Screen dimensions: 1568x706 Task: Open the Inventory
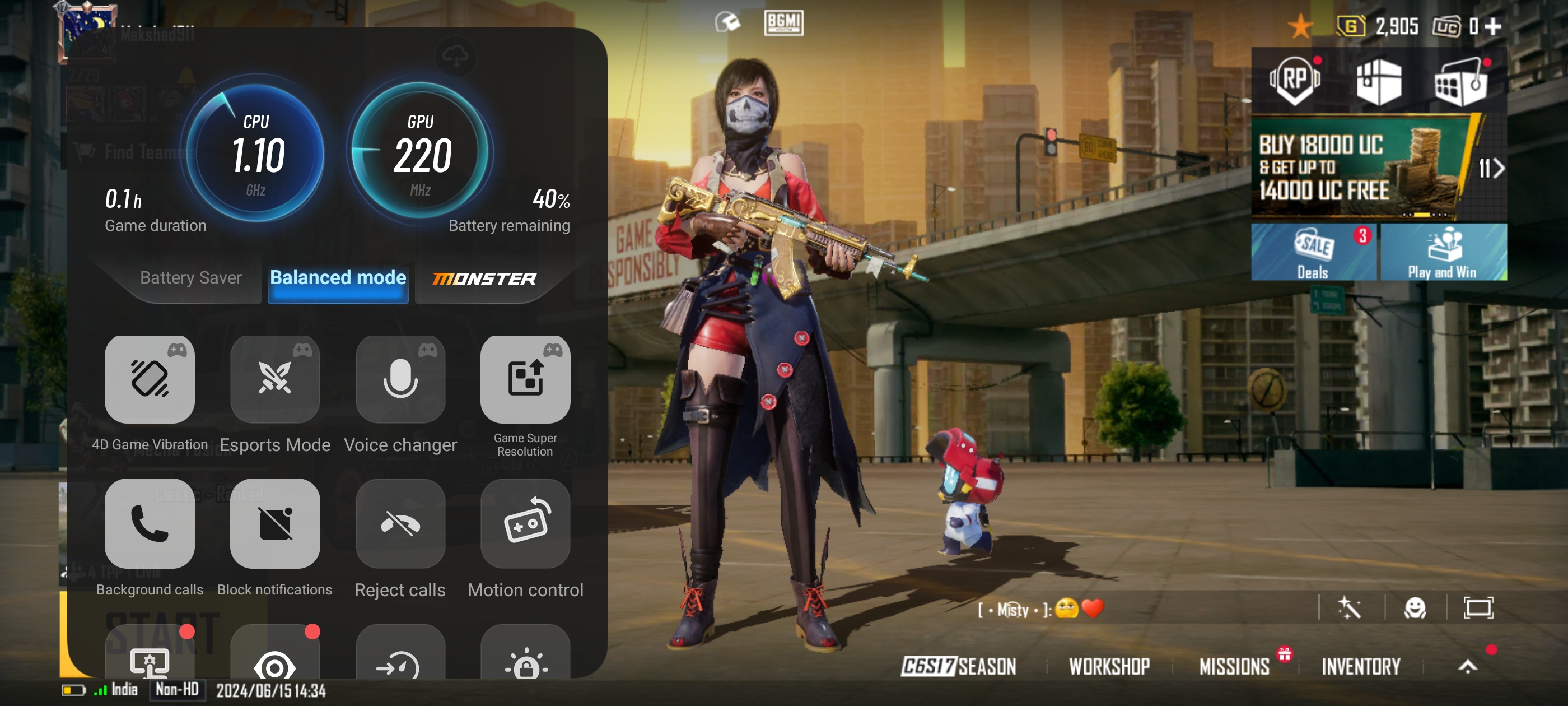1361,666
